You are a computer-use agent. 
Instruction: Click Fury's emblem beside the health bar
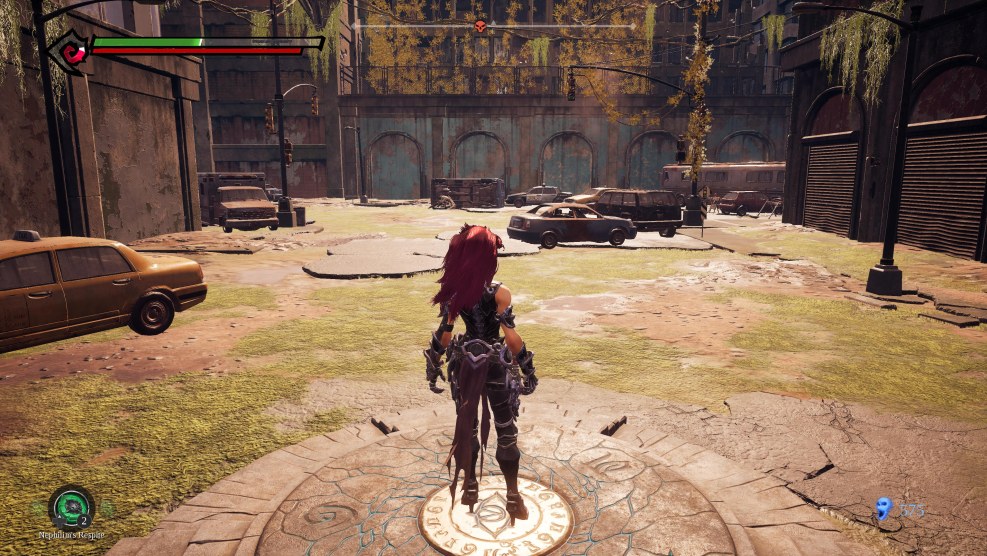[68, 49]
